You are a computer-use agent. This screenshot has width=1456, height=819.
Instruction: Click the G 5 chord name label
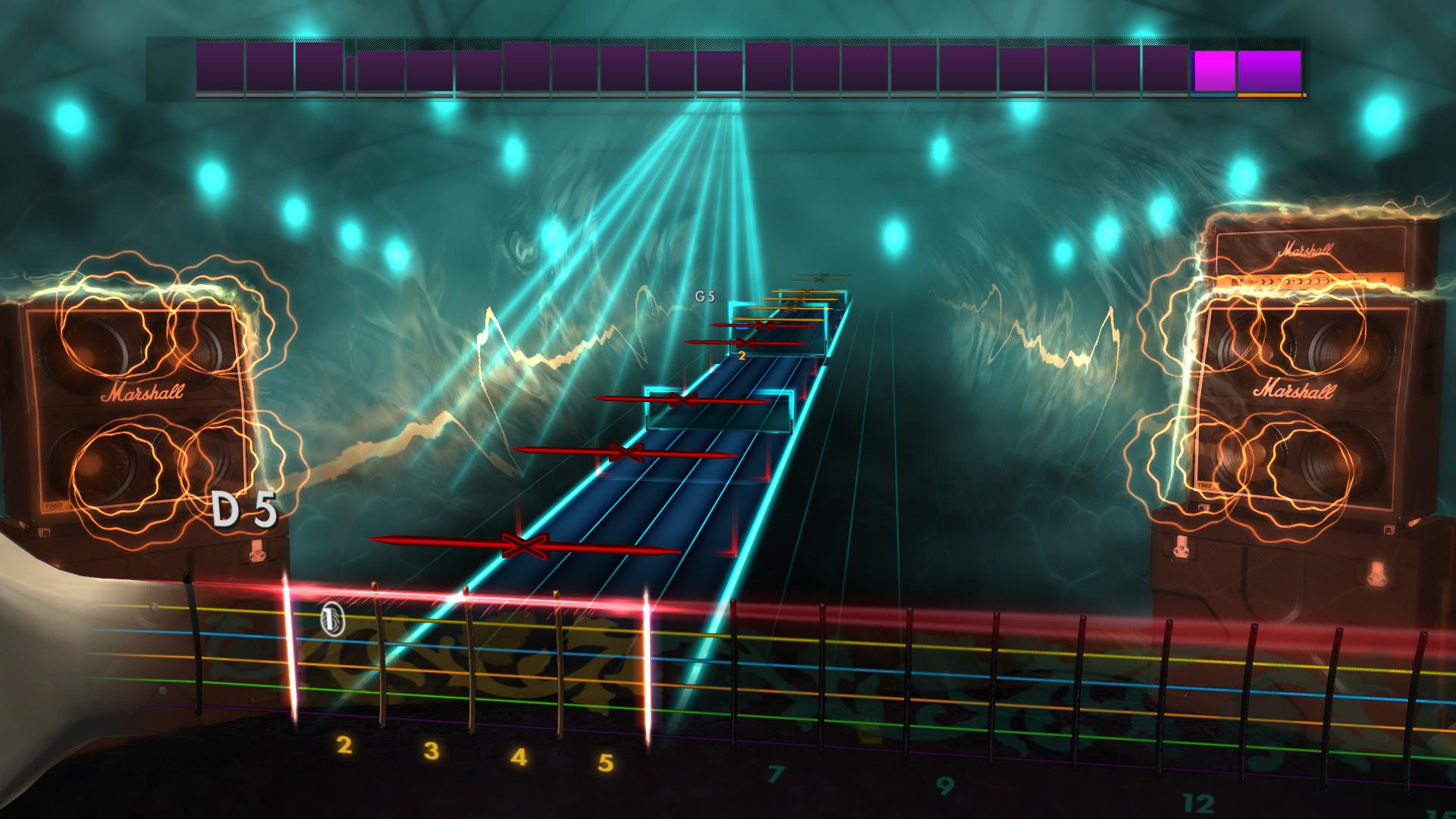tap(706, 298)
